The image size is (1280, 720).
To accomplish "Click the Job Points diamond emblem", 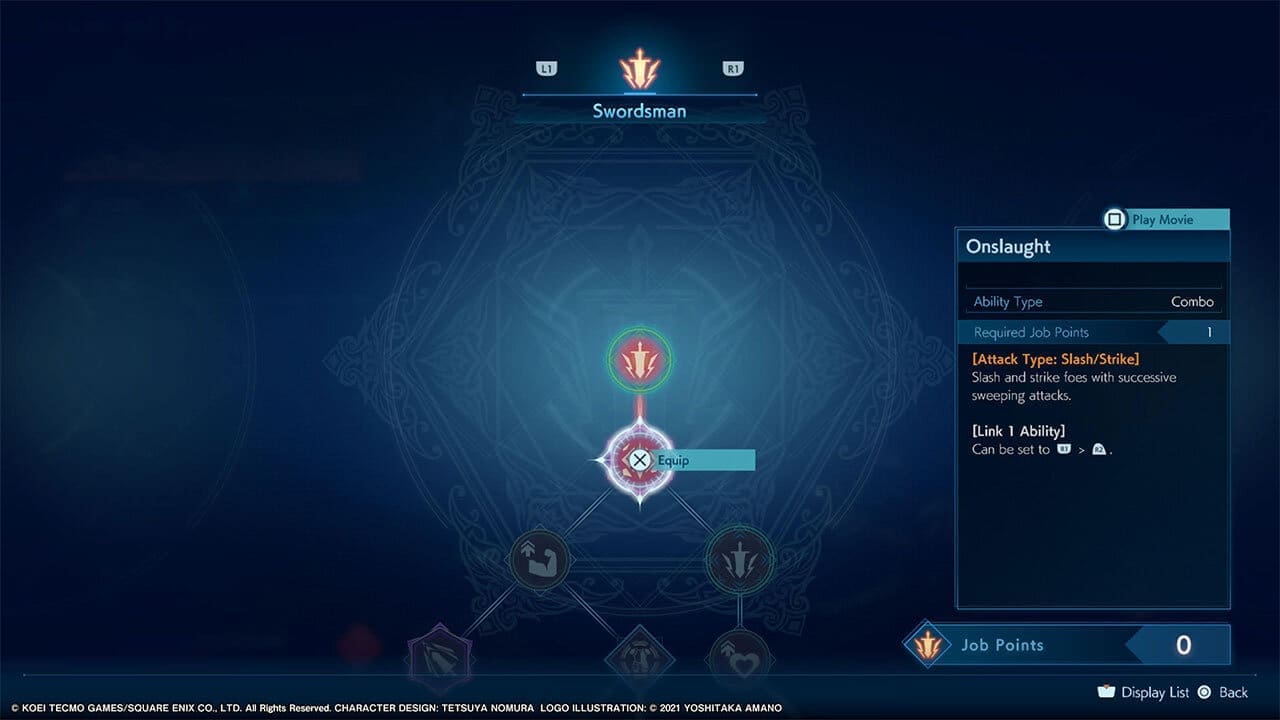I will (925, 645).
